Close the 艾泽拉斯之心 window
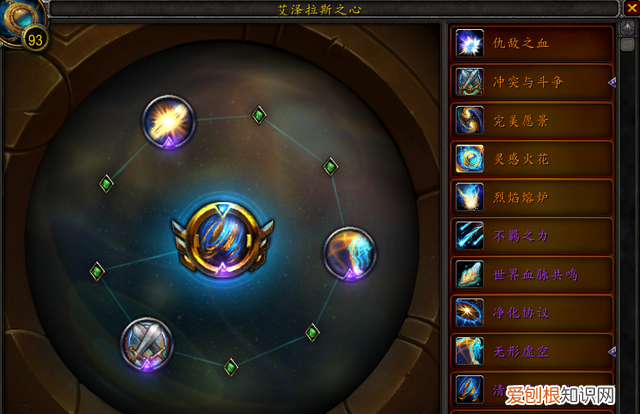 coord(629,8)
